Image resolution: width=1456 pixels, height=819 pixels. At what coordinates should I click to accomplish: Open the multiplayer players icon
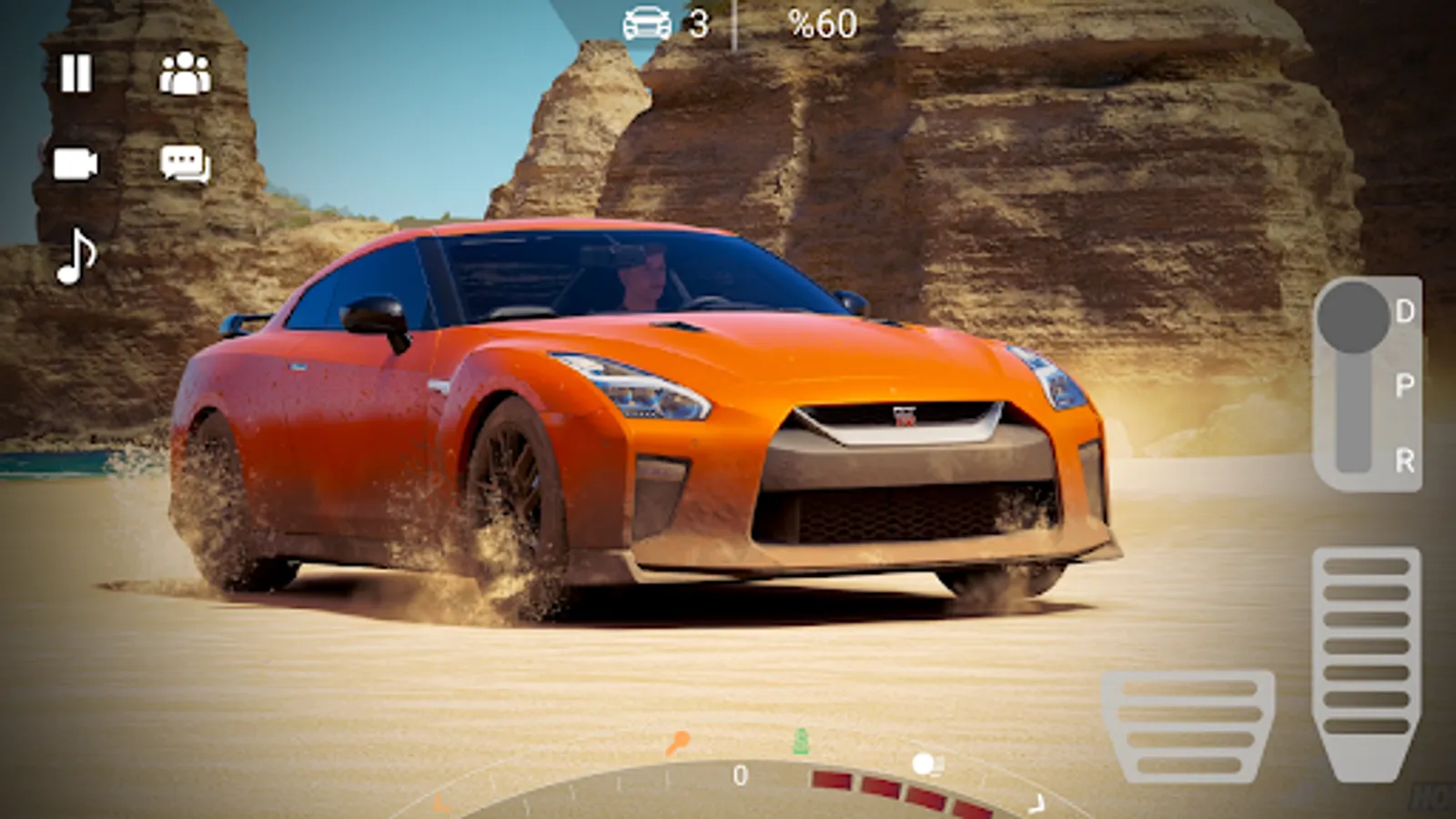point(185,74)
